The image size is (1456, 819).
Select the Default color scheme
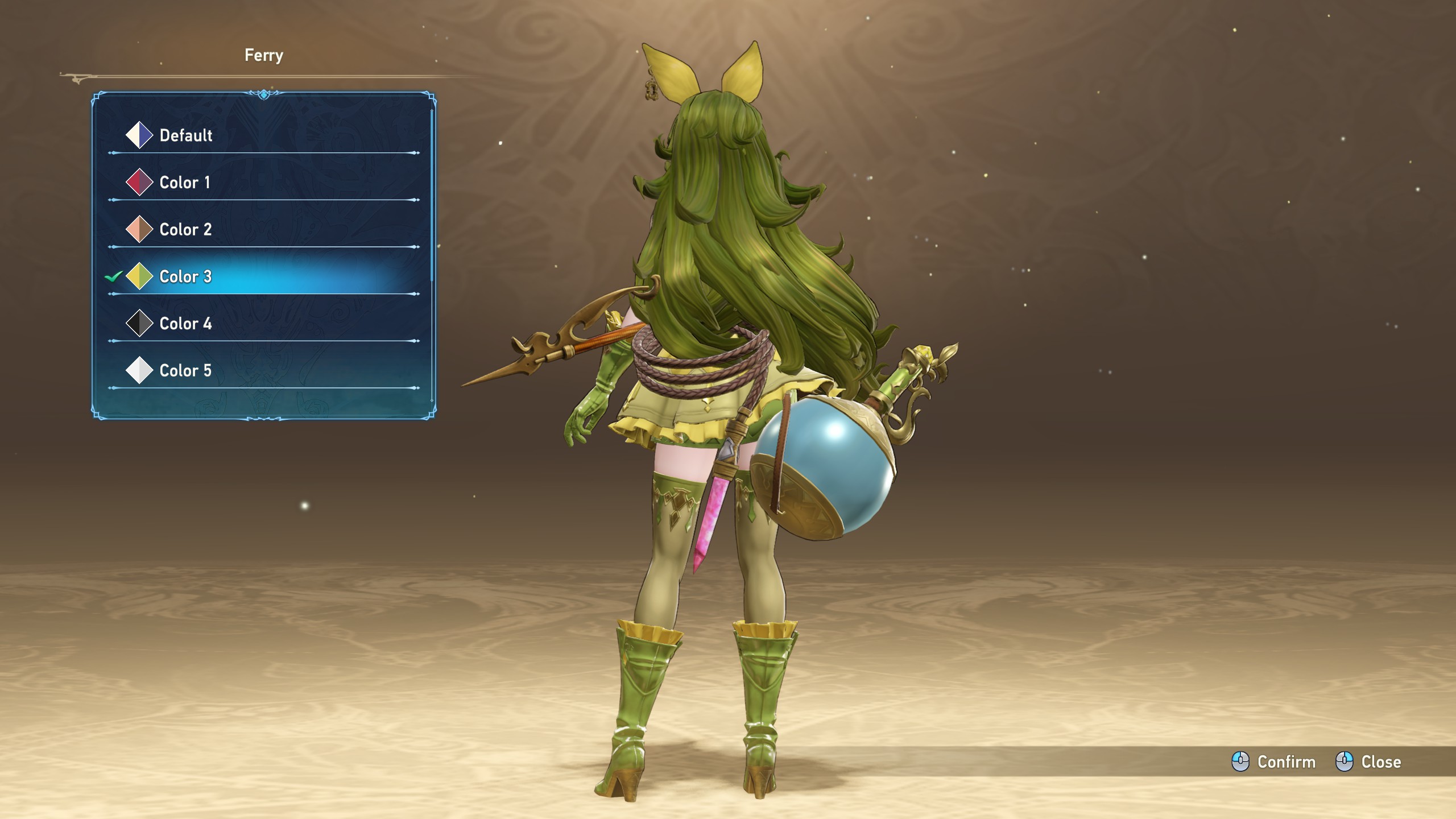185,135
